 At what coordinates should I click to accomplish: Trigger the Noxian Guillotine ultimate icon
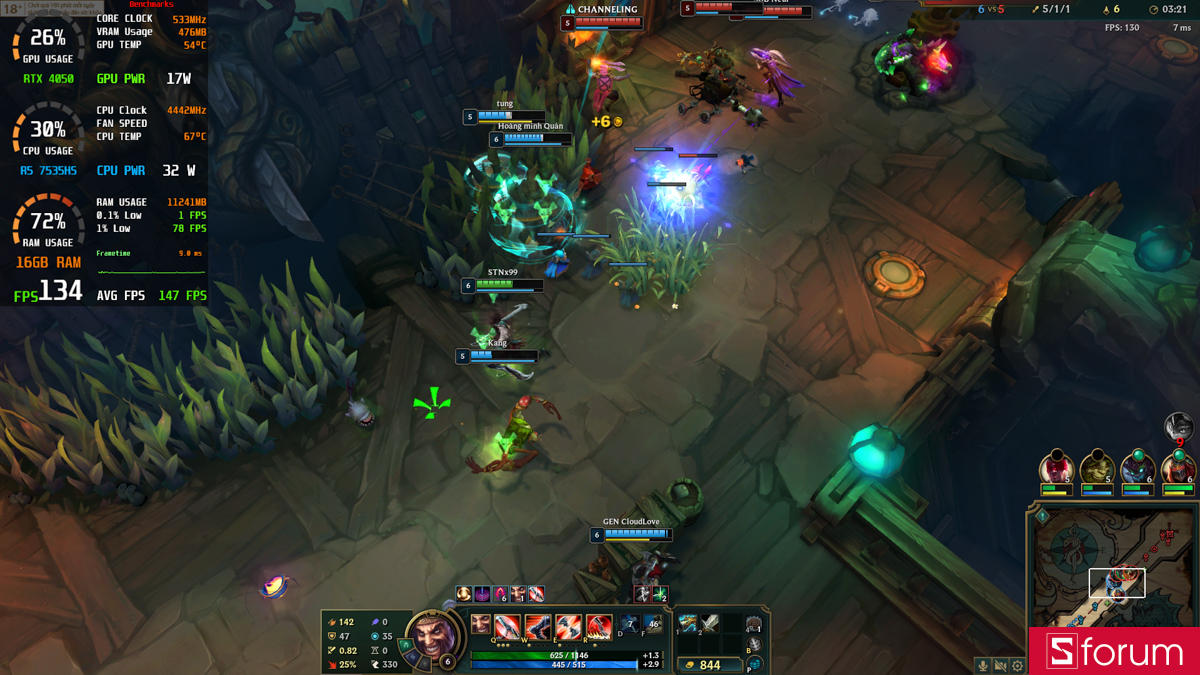coord(598,627)
